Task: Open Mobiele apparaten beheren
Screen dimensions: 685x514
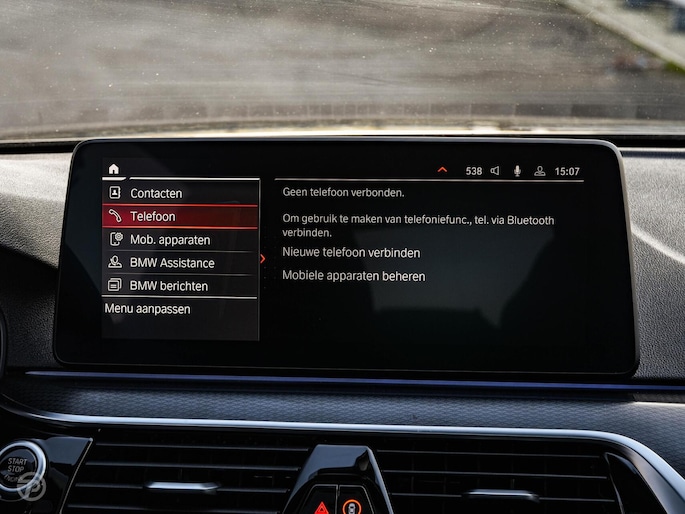Action: 353,276
